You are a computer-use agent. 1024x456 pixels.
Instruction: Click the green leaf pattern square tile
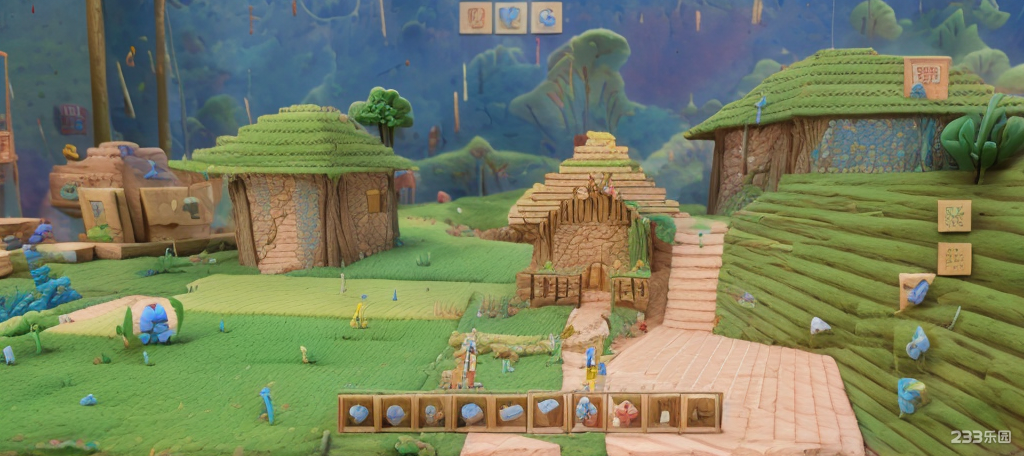tap(954, 215)
